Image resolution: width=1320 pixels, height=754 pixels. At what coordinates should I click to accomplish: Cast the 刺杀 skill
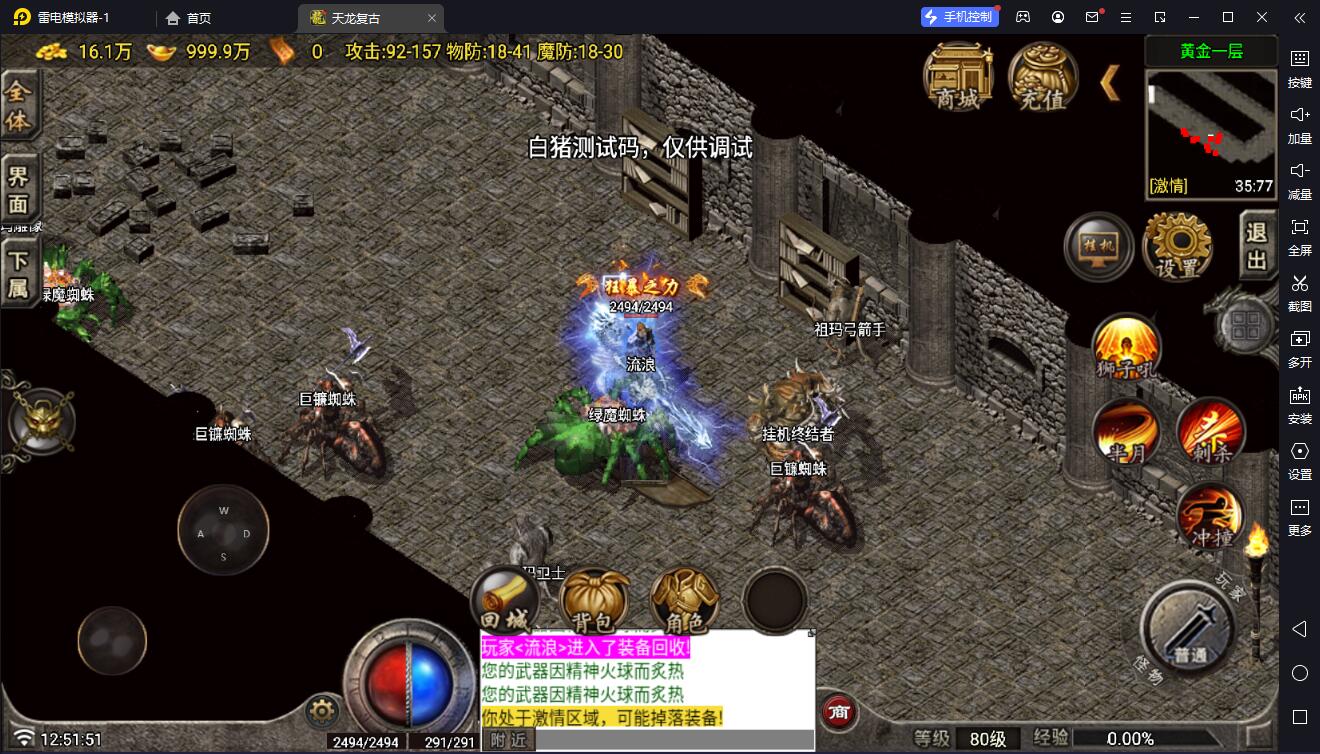coord(1210,432)
